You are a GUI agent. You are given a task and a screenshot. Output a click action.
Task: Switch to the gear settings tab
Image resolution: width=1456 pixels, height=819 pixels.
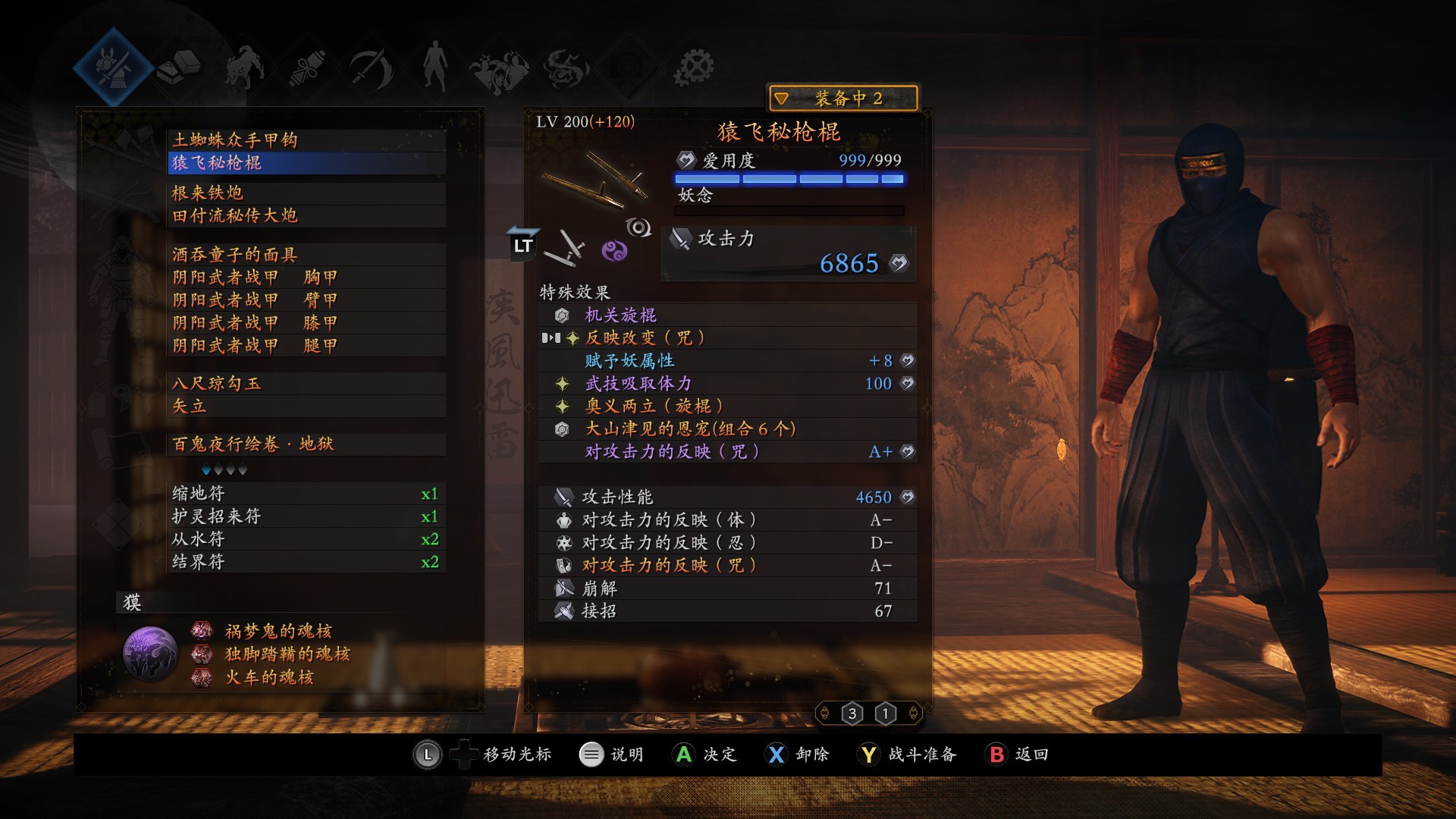[694, 68]
